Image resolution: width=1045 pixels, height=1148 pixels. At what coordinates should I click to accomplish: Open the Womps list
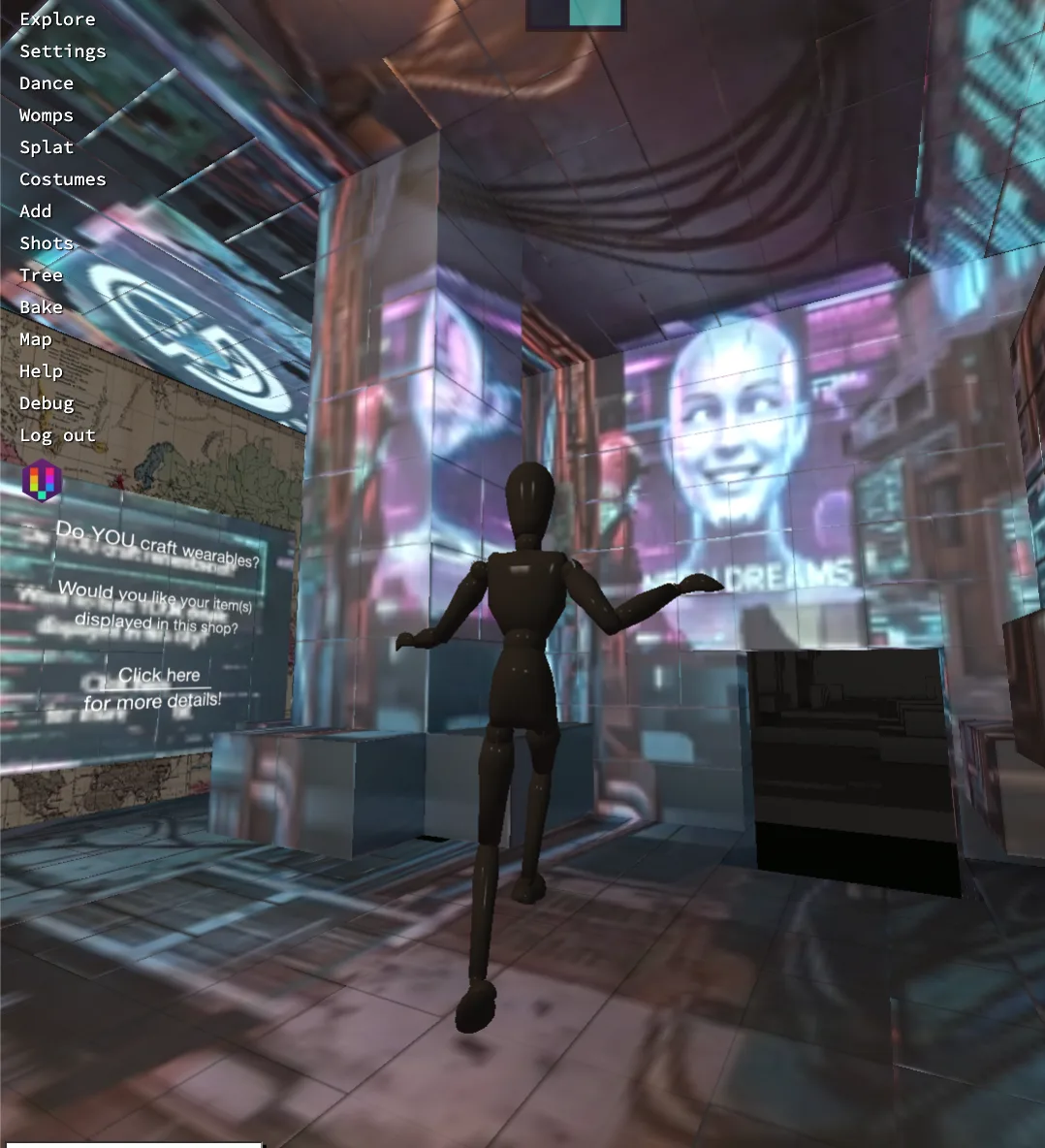tap(47, 115)
